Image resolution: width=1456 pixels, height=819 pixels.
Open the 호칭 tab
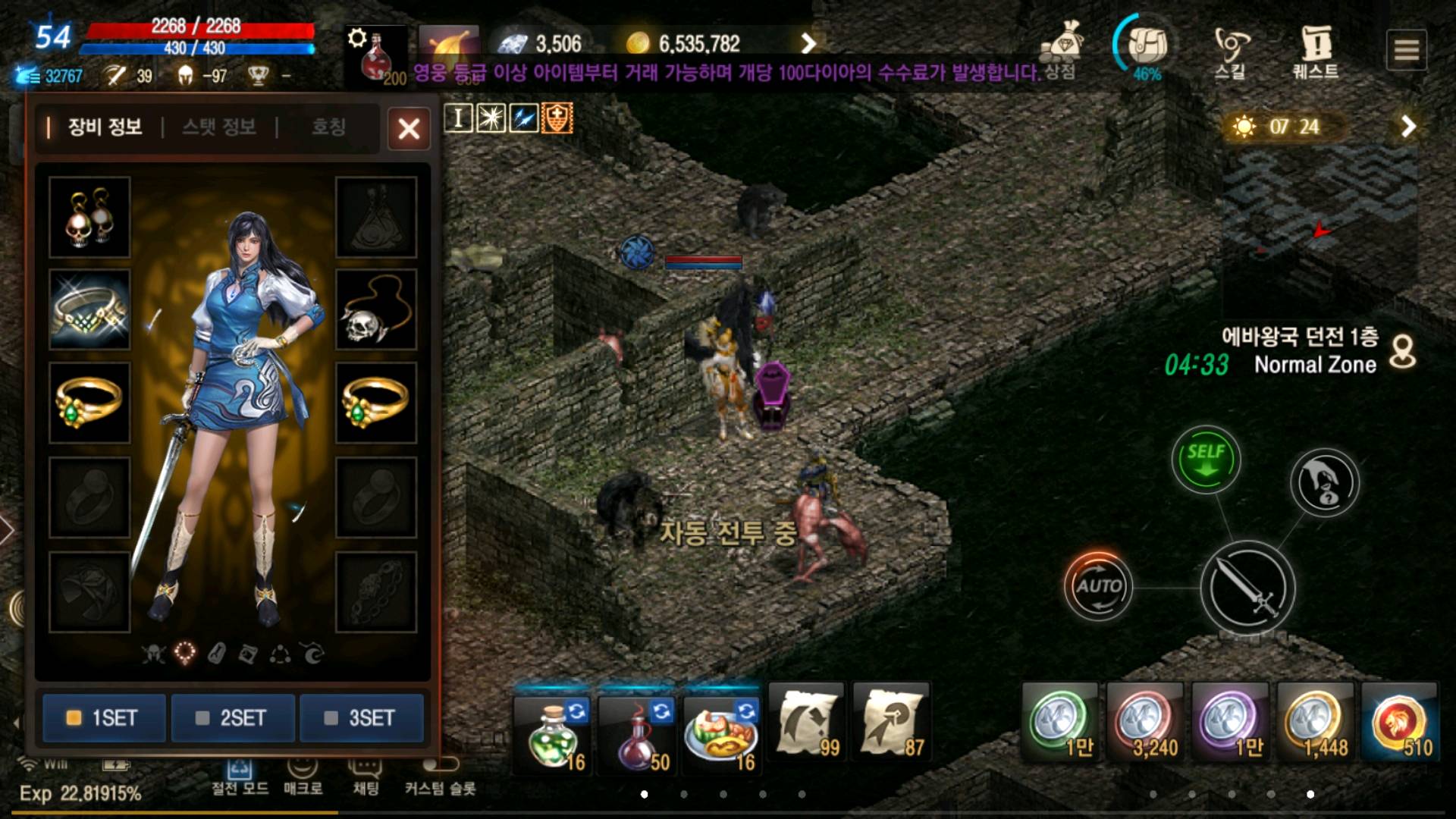(328, 127)
